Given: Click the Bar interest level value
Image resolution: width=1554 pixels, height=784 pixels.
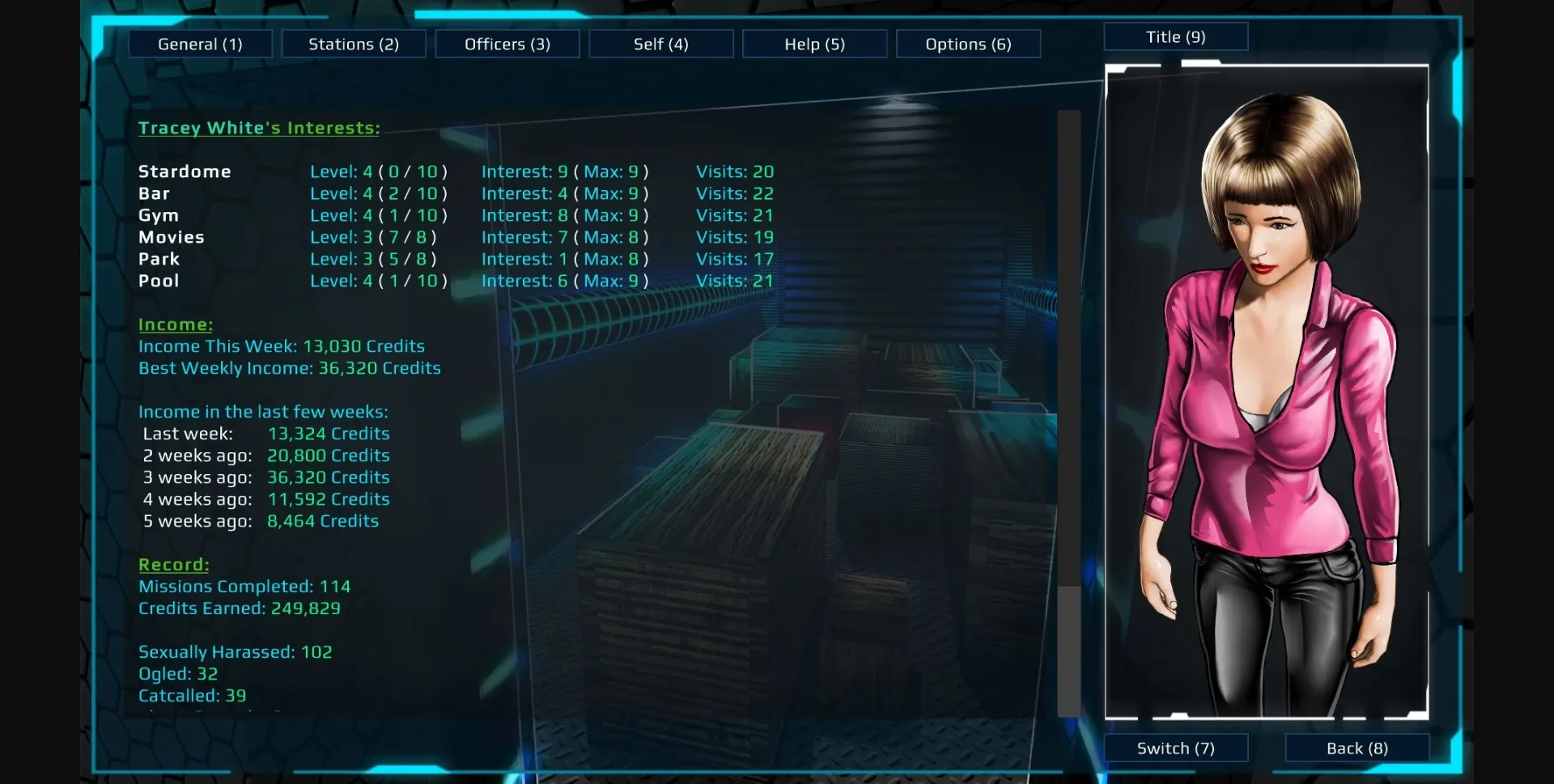Looking at the screenshot, I should [378, 193].
